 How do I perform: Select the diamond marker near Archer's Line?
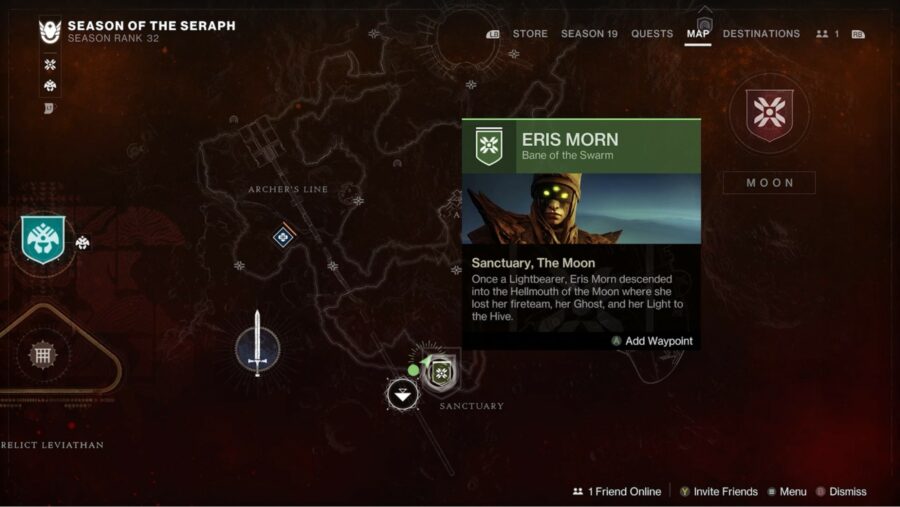pos(283,237)
